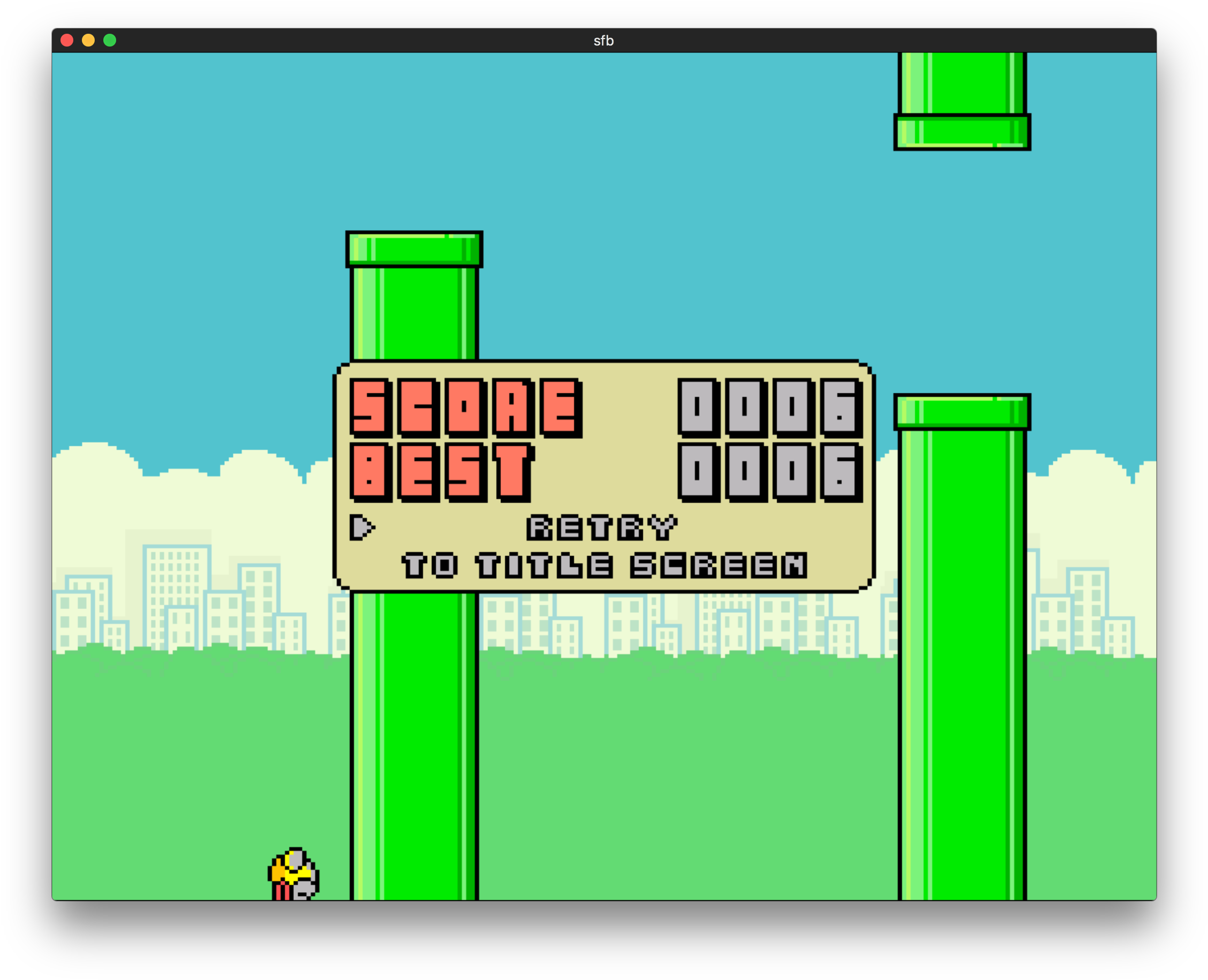Minimize the sfb window
This screenshot has width=1208, height=980.
click(x=89, y=41)
